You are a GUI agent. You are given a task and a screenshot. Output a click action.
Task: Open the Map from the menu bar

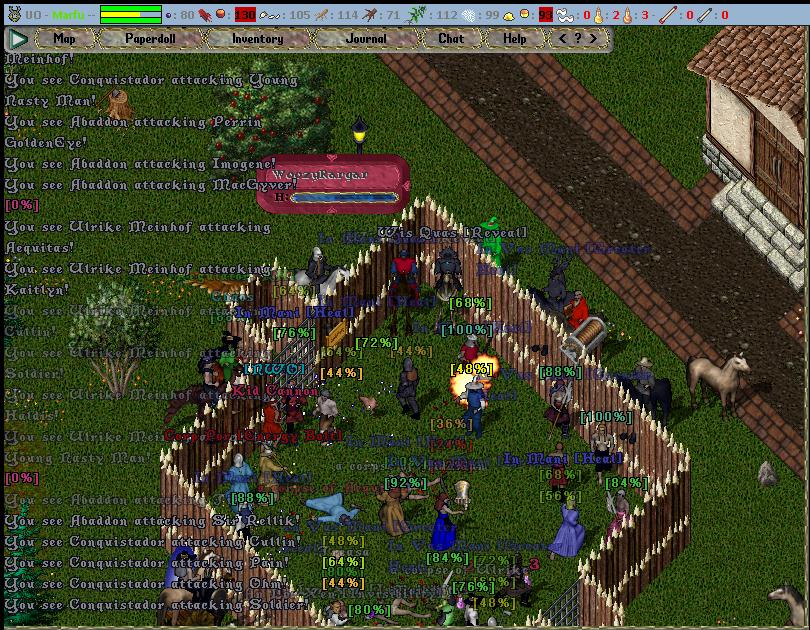tap(64, 39)
